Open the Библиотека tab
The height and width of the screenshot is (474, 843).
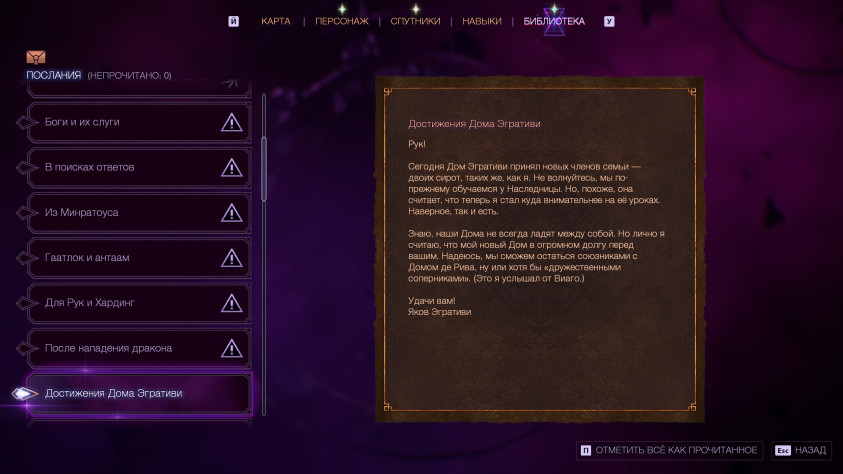pos(554,21)
